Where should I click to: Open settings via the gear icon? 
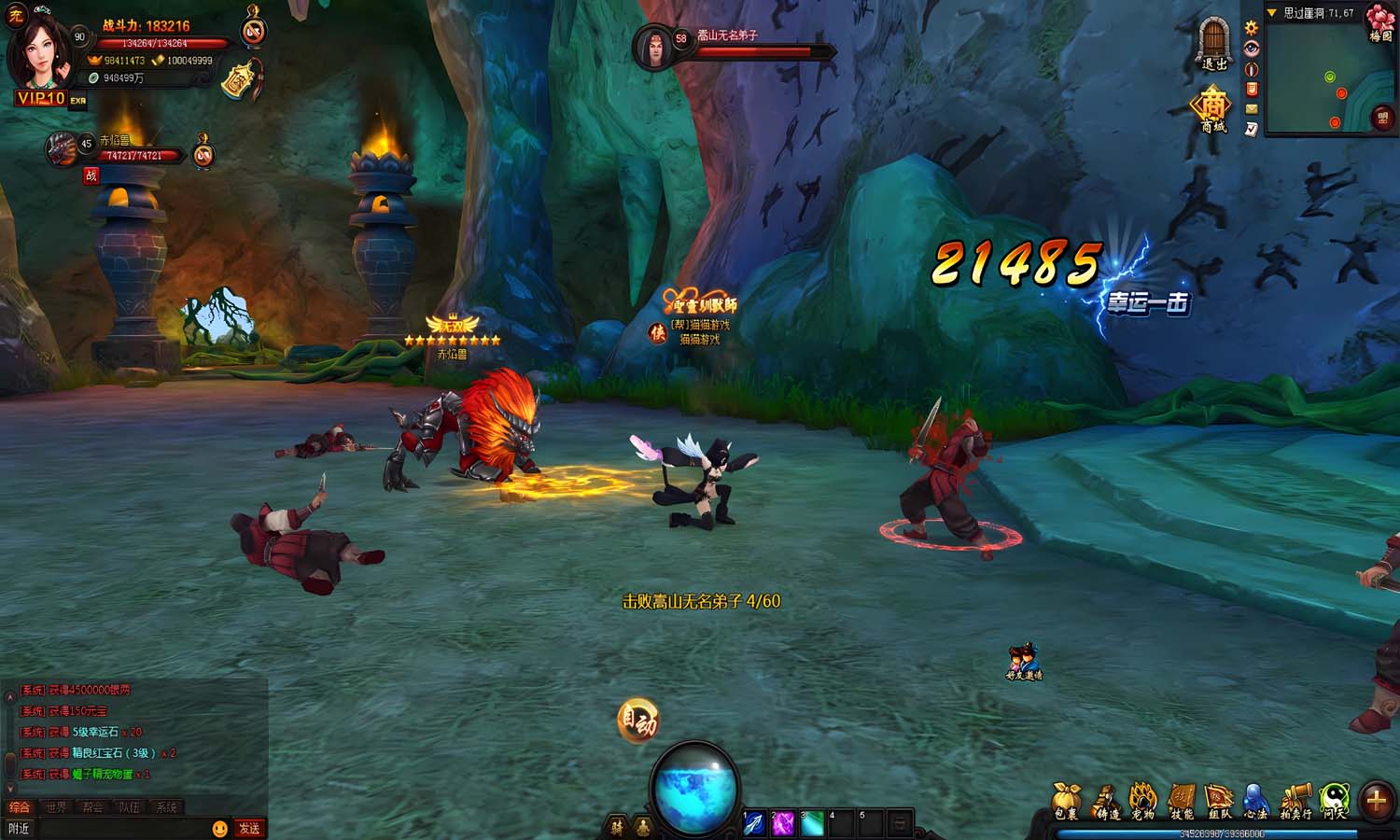1252,28
